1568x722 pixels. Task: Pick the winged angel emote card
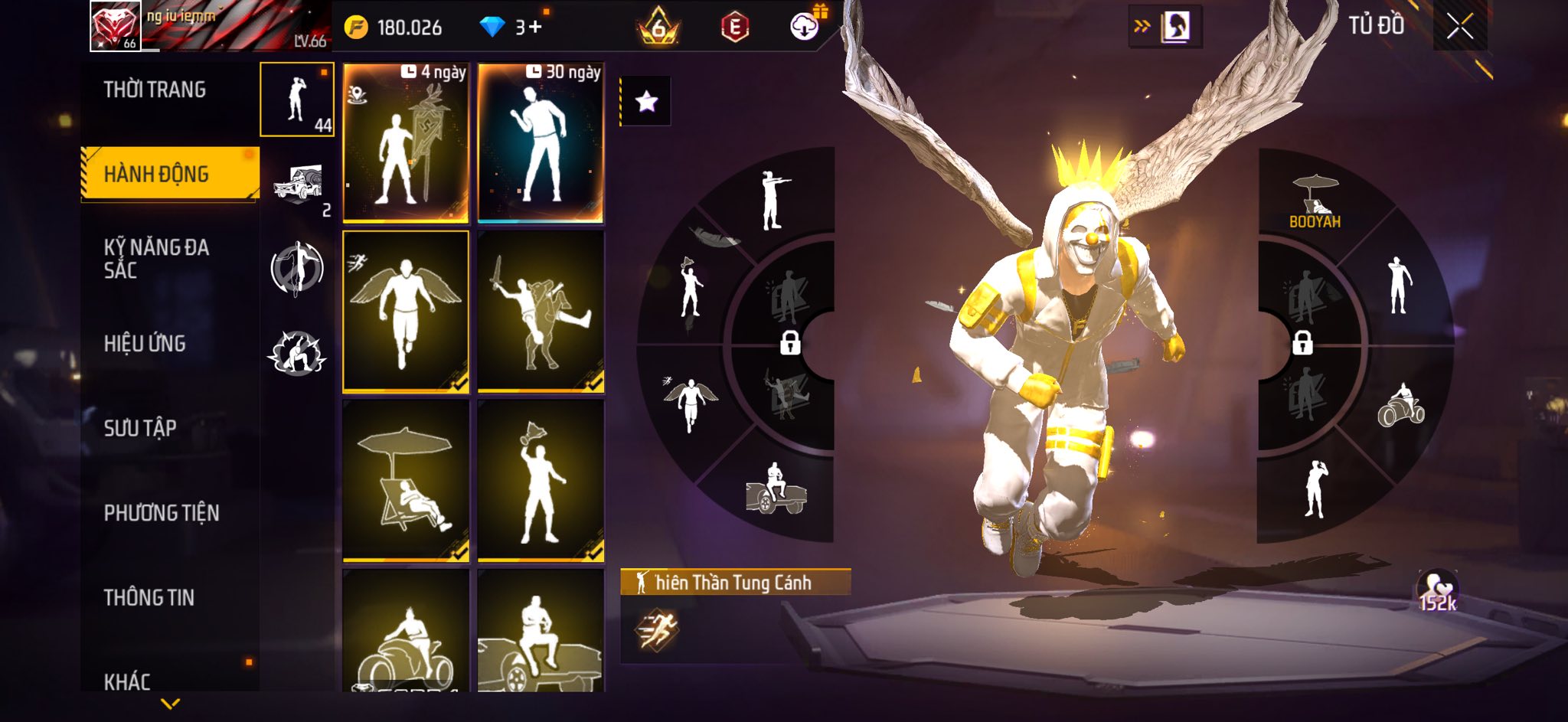[x=406, y=312]
